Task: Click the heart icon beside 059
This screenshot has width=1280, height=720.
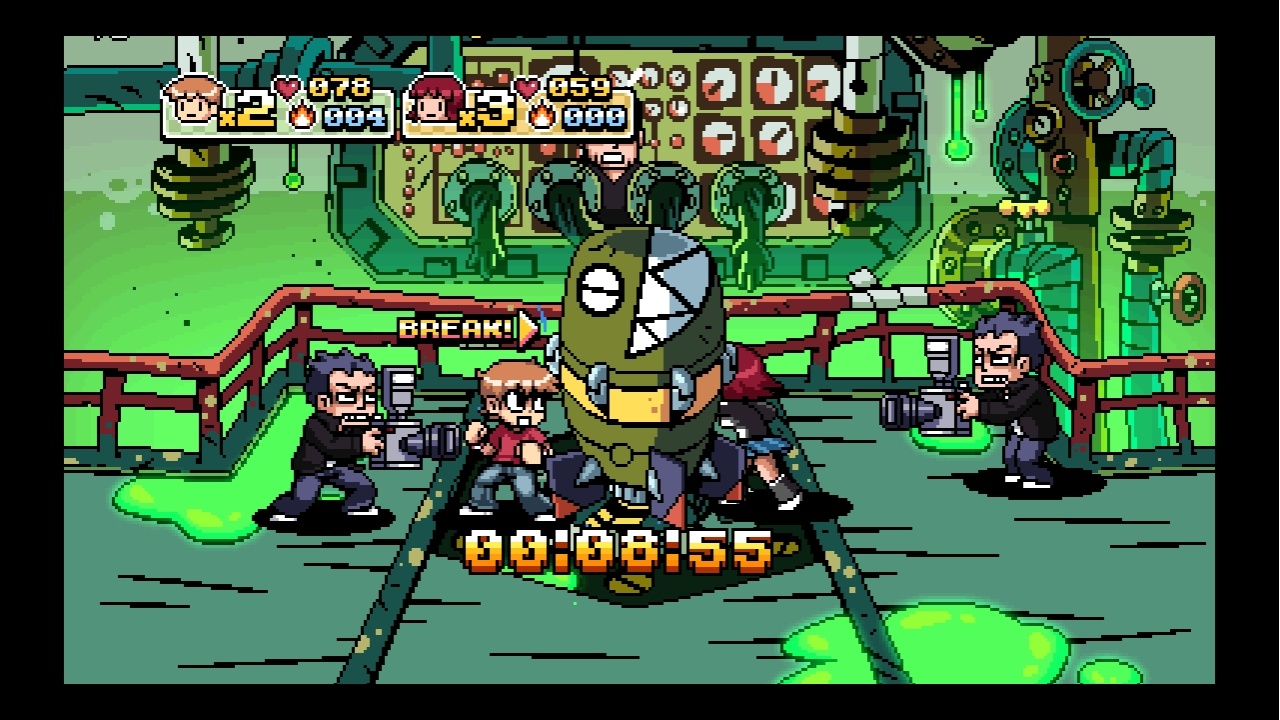Action: (x=530, y=86)
